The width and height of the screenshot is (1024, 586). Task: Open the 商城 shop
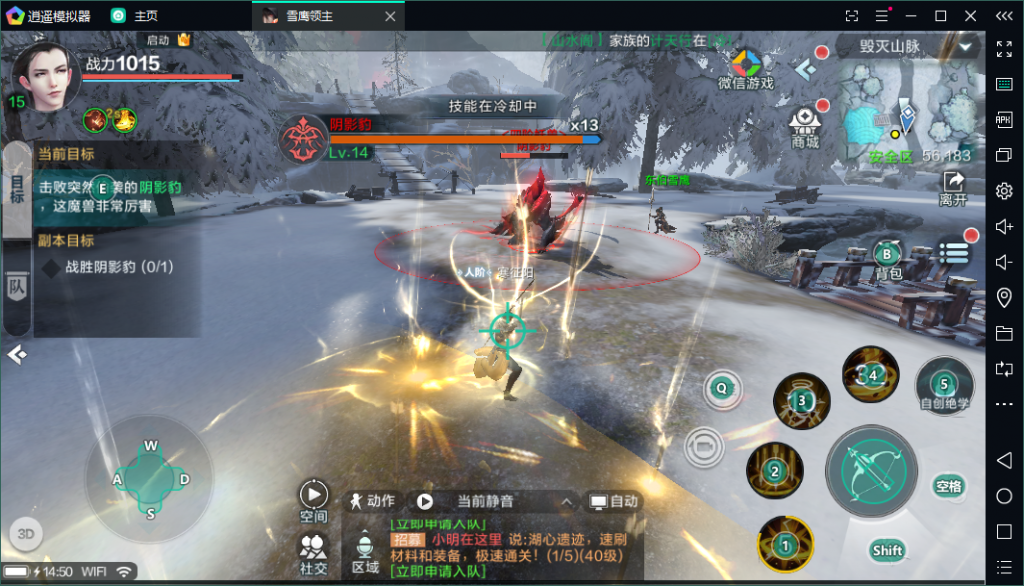805,127
